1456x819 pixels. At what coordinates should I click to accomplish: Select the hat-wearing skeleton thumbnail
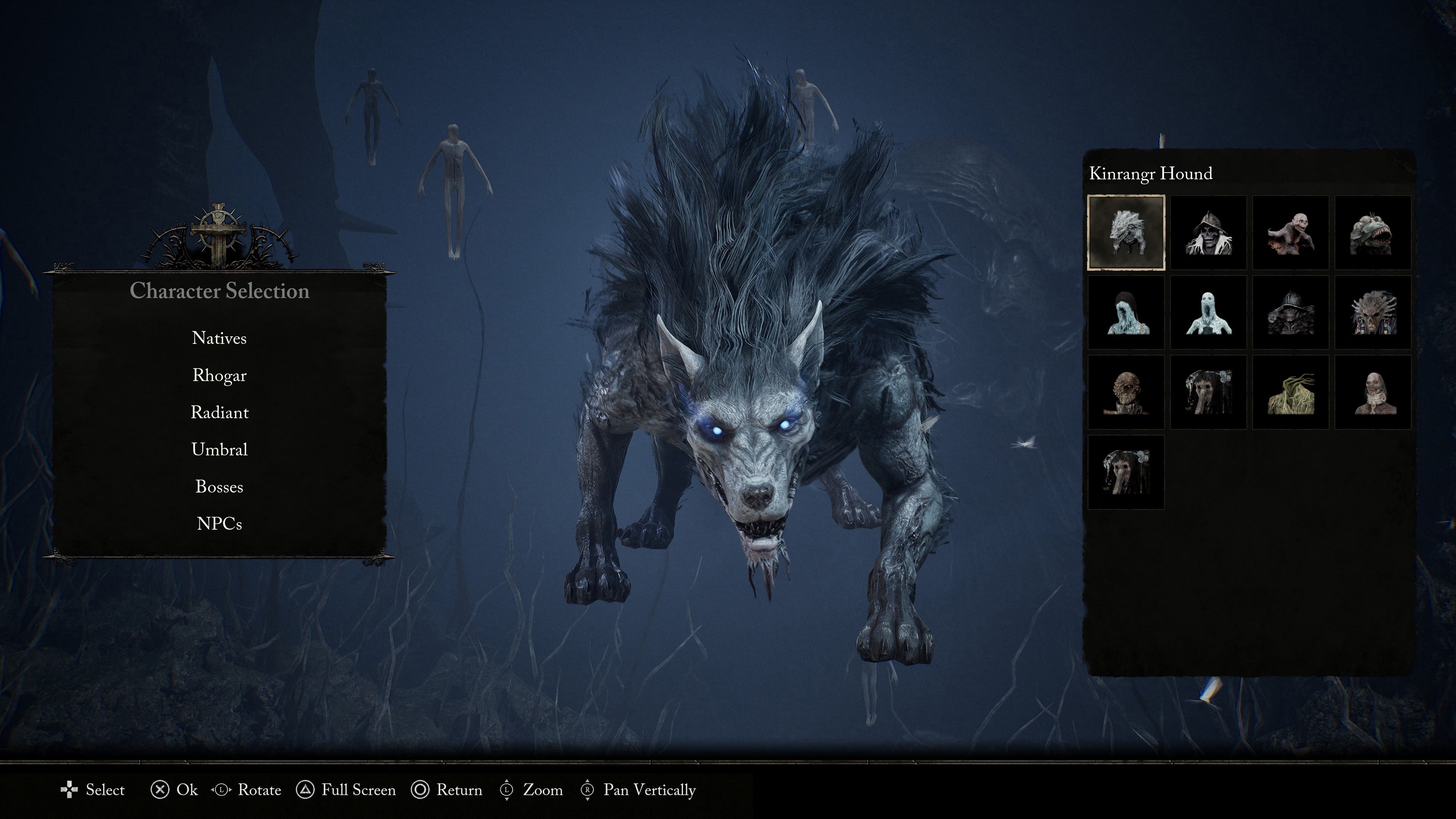1208,232
